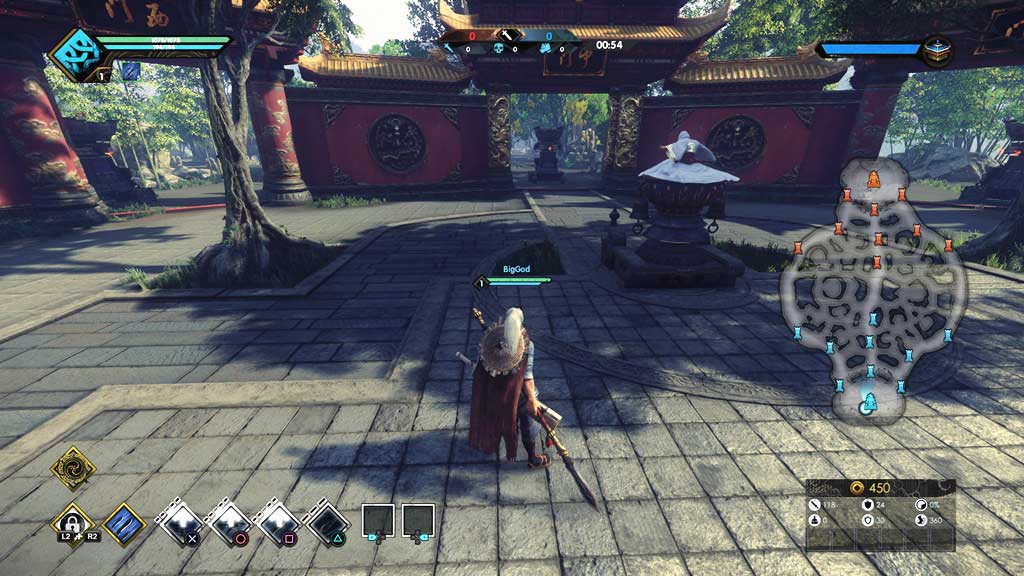Trigger the skill icon marked with a circle
The width and height of the screenshot is (1024, 576).
[229, 521]
